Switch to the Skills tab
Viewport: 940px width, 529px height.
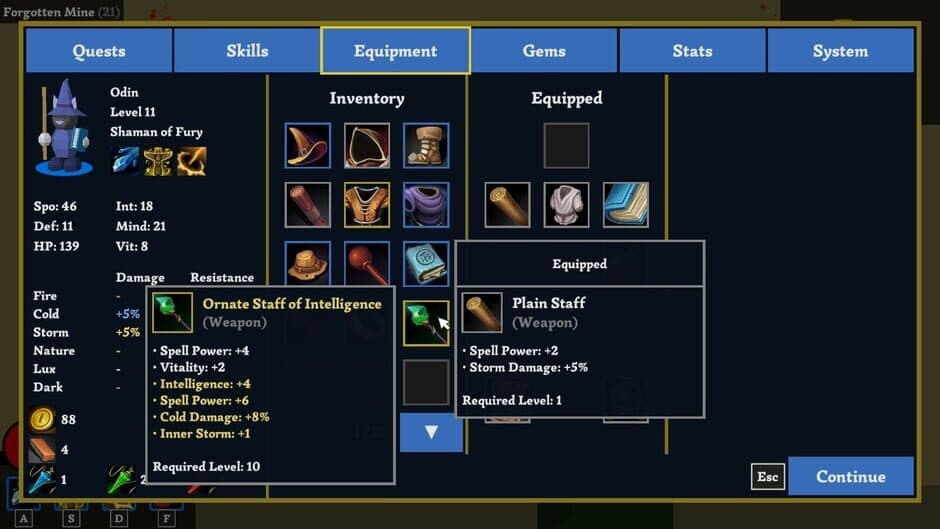coord(247,51)
